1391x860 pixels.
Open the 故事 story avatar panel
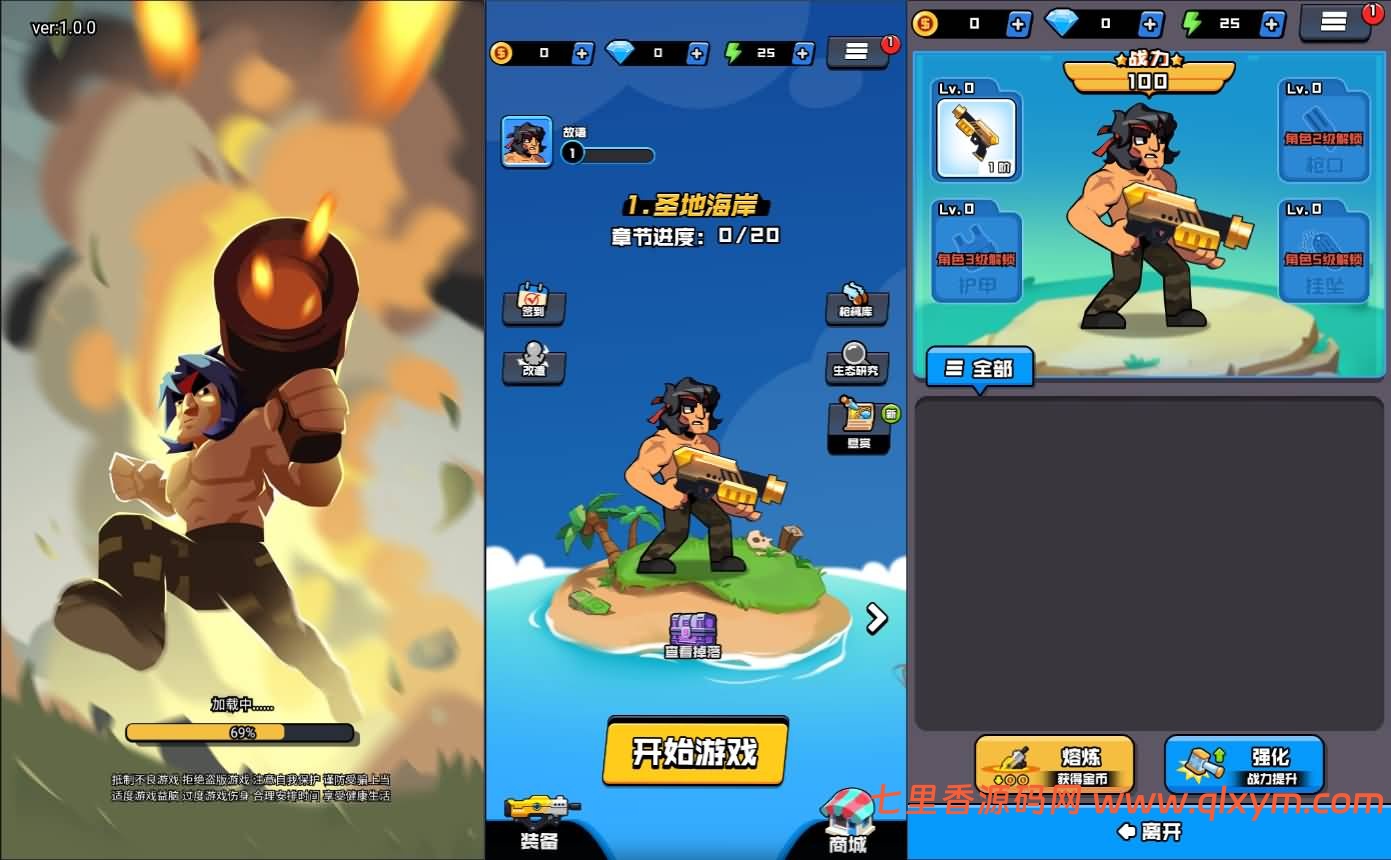527,142
